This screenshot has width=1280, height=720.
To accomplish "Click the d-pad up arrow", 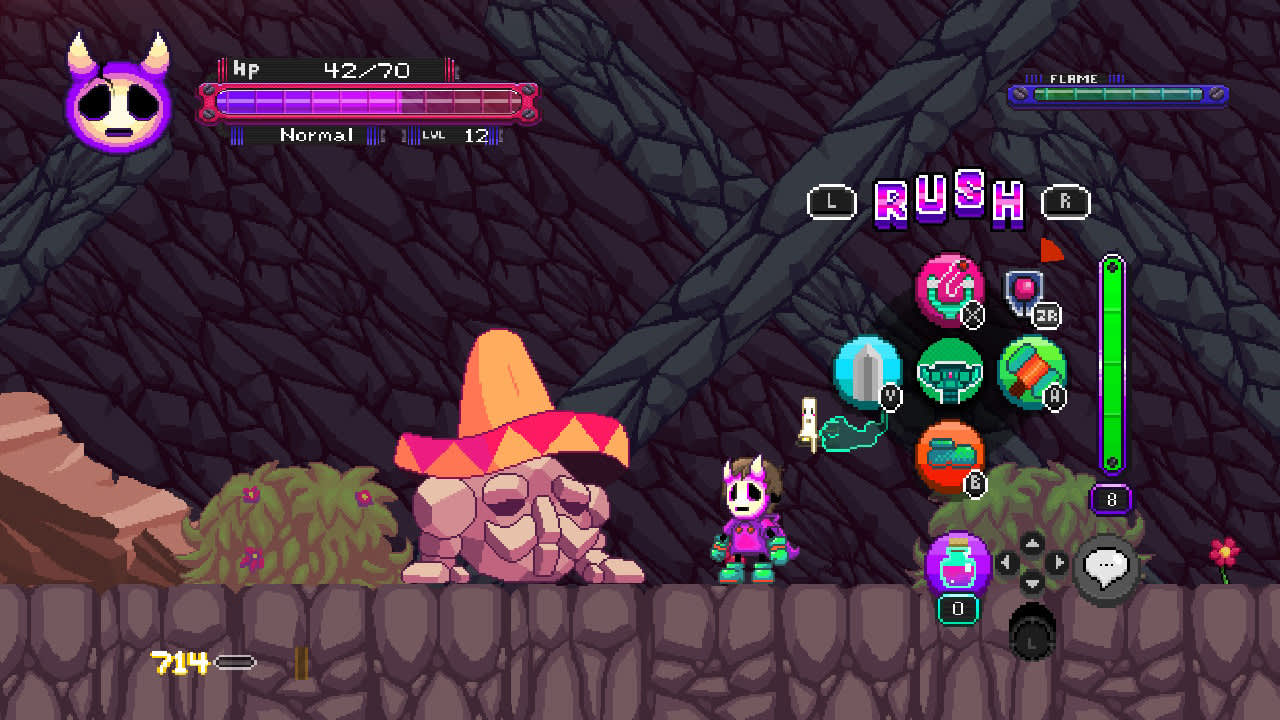I will (1033, 541).
